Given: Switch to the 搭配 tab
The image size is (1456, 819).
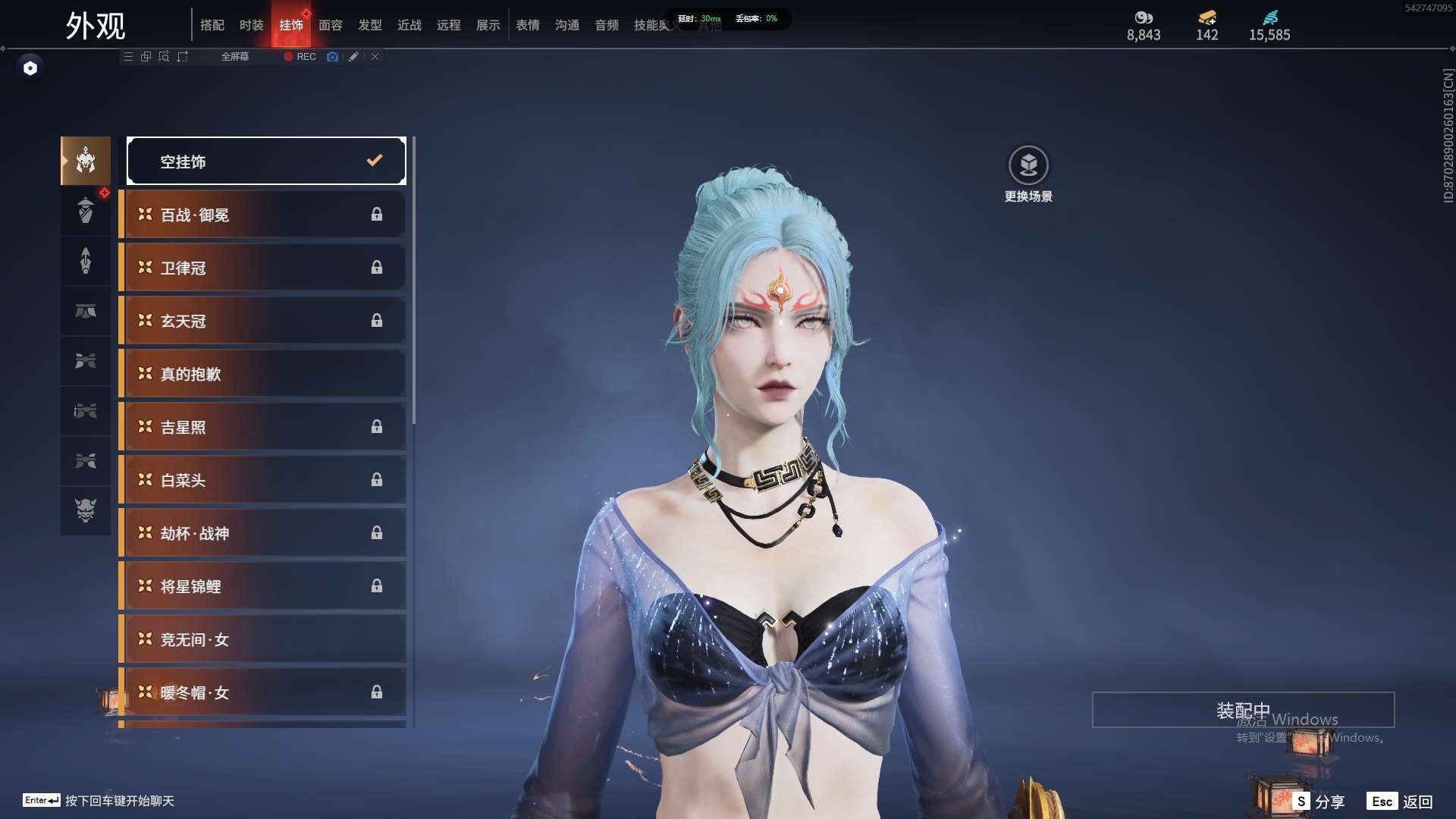Looking at the screenshot, I should [x=212, y=25].
